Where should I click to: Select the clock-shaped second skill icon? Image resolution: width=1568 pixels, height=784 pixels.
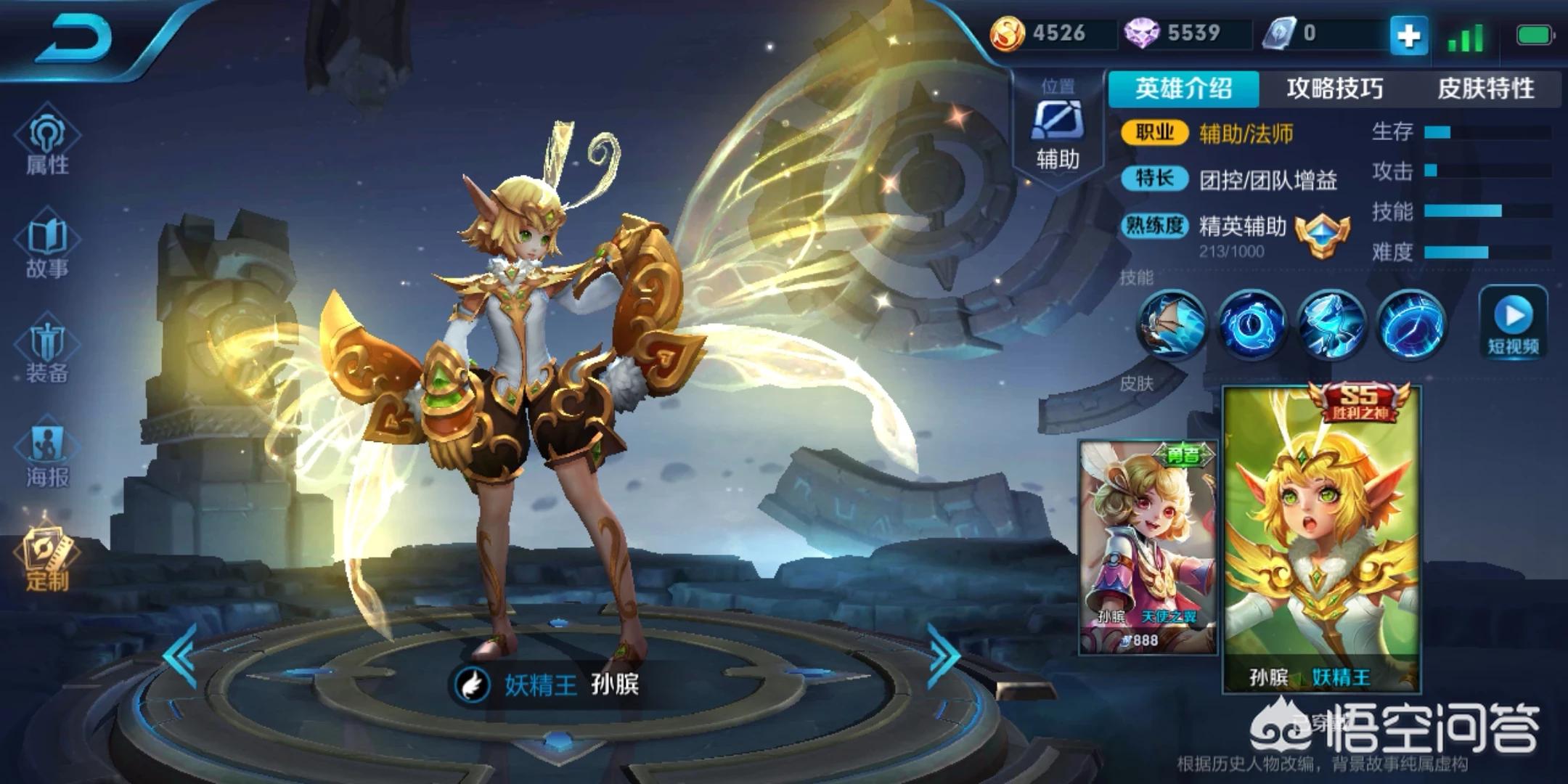point(1251,324)
